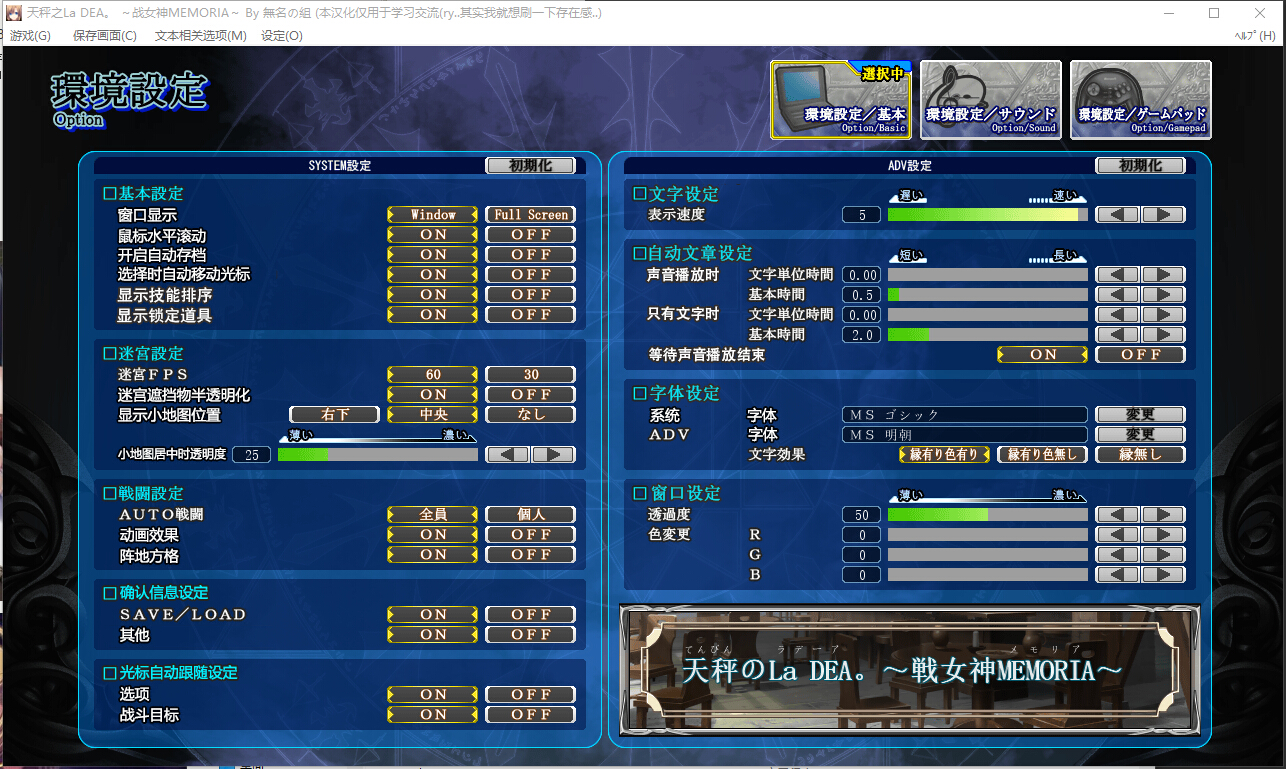
Task: Choose 右下 for minimap position
Action: tap(335, 415)
